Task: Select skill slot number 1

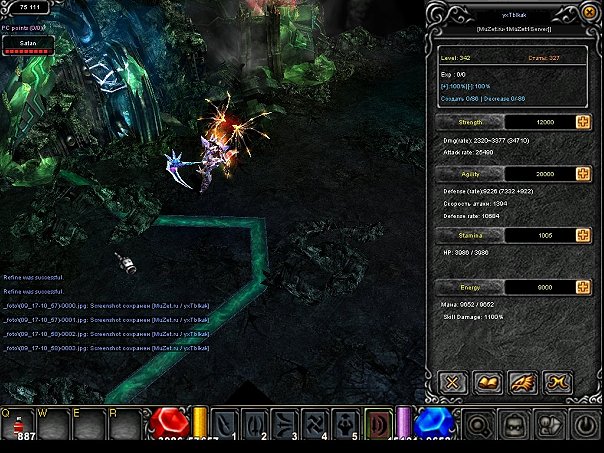Action: point(225,426)
